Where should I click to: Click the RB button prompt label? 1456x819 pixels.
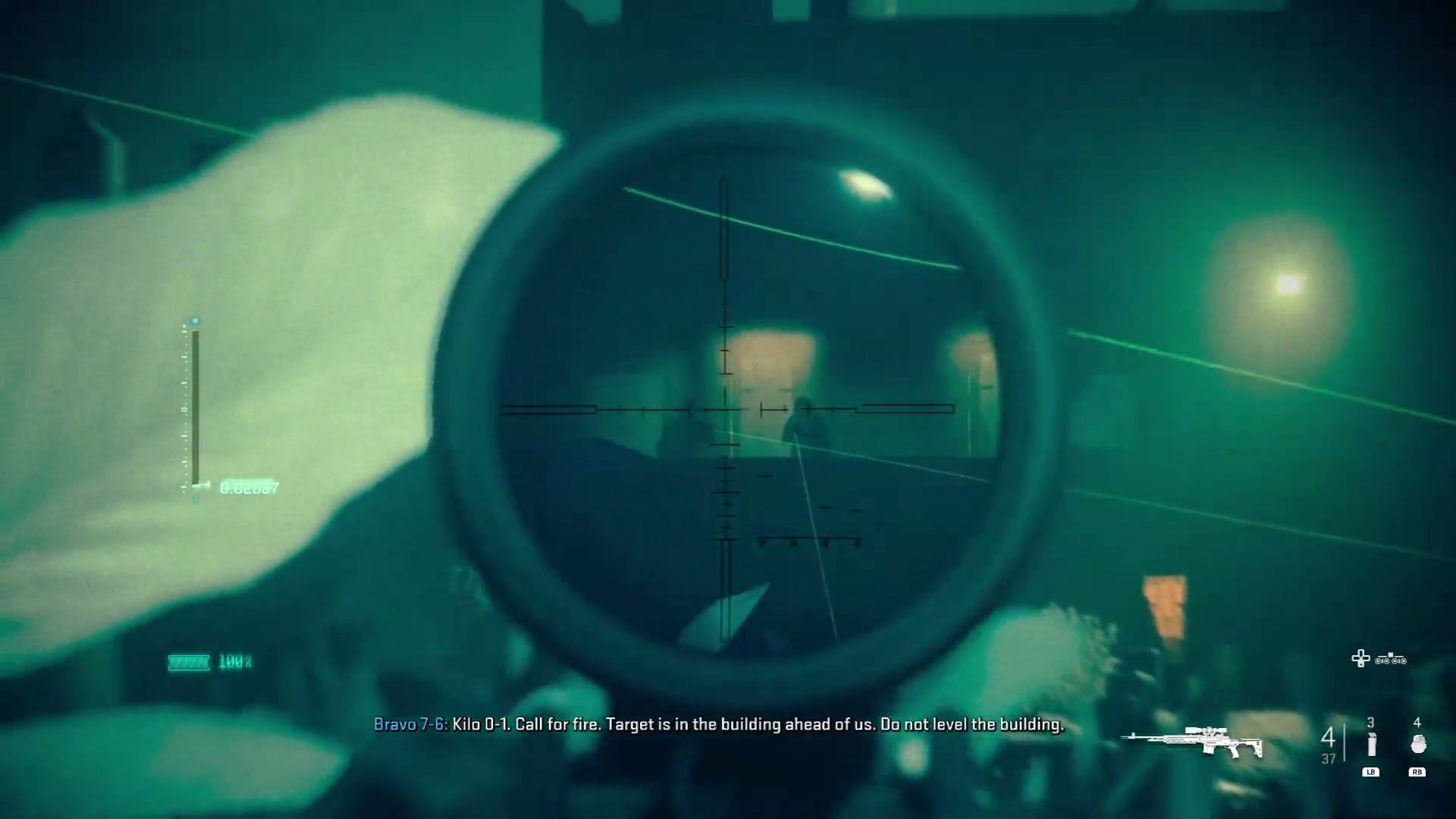point(1418,772)
